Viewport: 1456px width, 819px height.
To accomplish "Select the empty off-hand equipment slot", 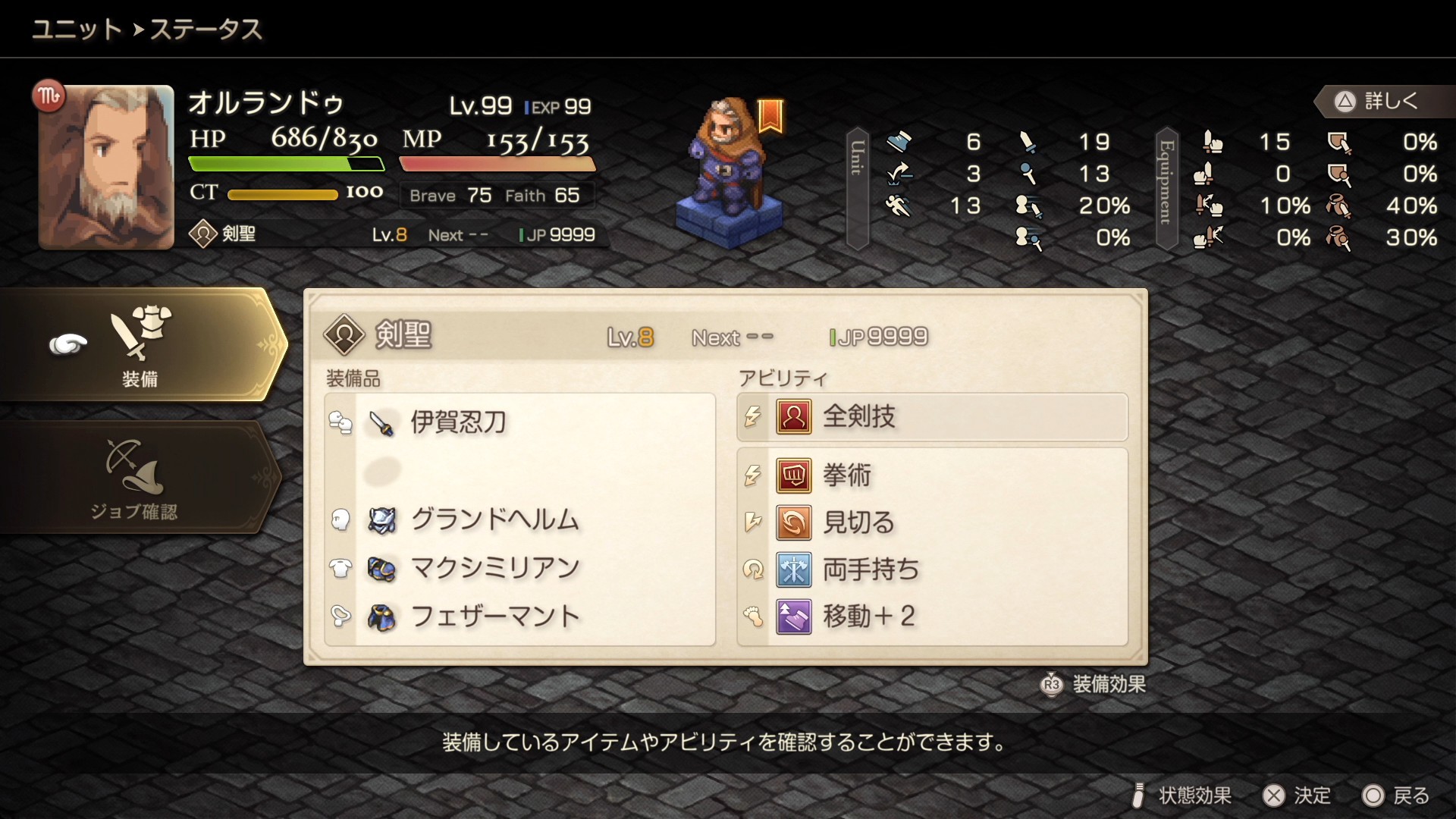I will pos(520,472).
